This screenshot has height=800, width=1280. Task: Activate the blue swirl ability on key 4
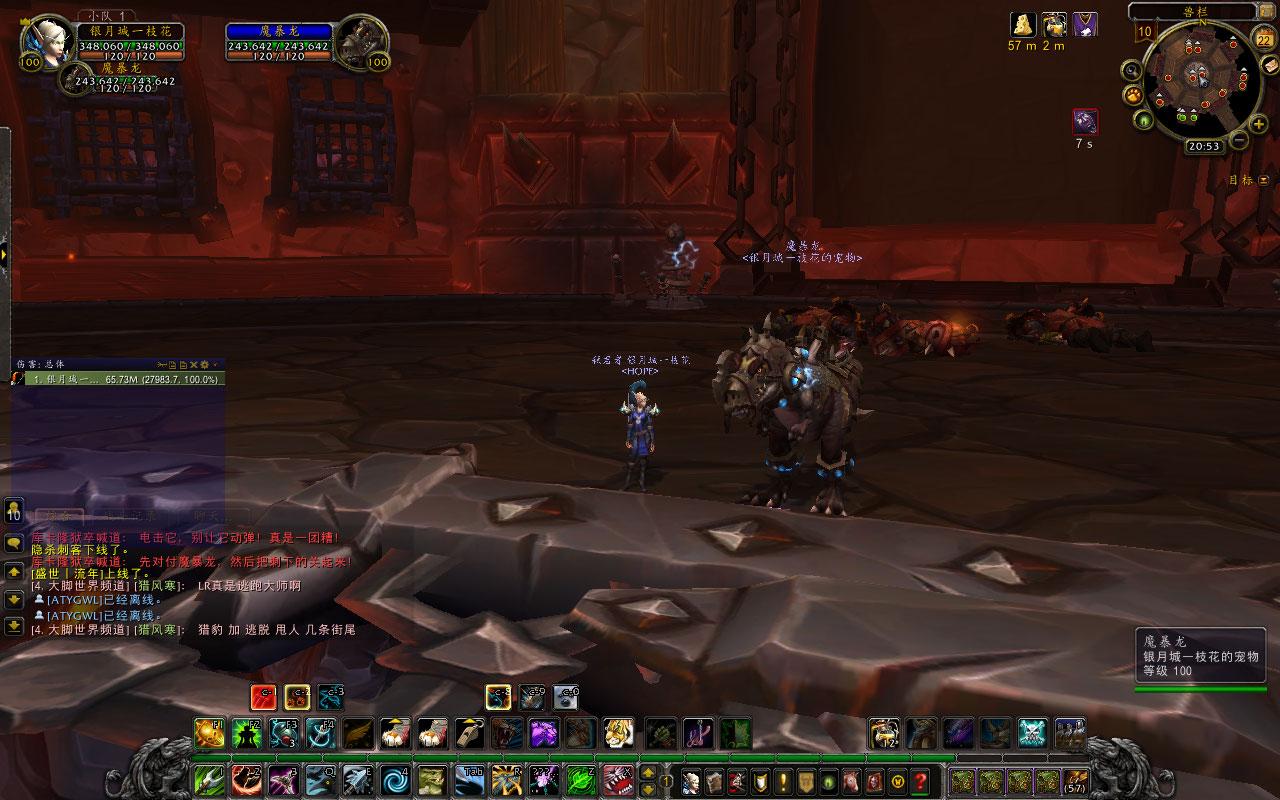(x=394, y=779)
